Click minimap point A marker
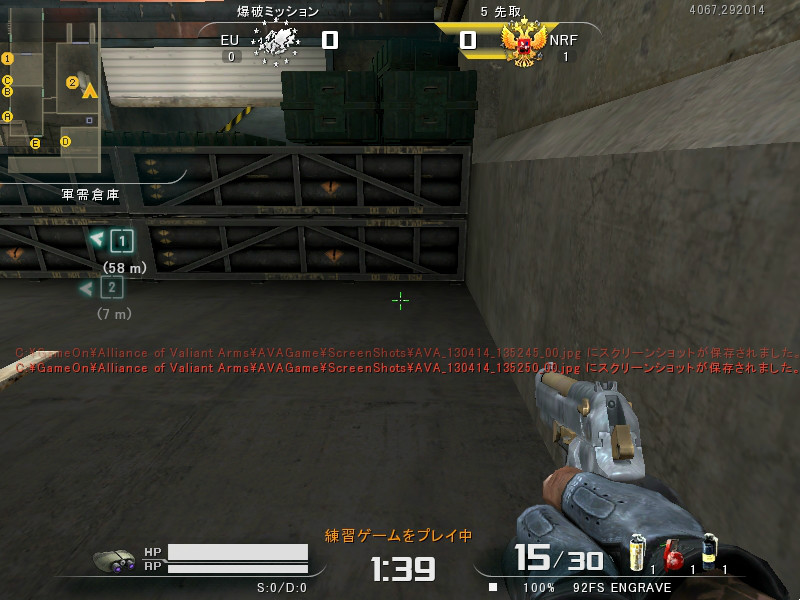800x600 pixels. [x=7, y=116]
